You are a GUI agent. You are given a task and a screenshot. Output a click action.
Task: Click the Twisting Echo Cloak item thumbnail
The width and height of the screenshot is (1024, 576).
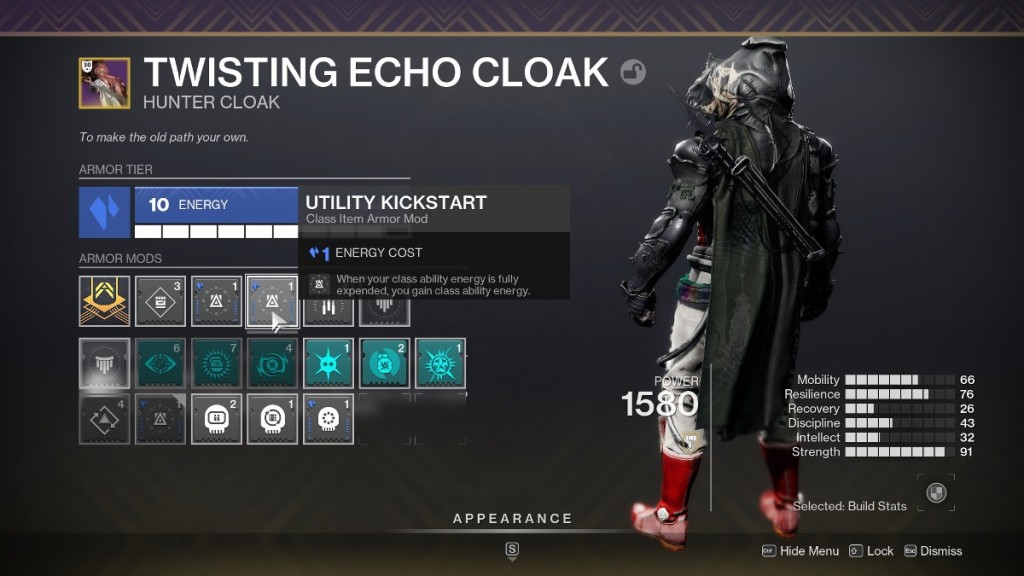pos(104,83)
